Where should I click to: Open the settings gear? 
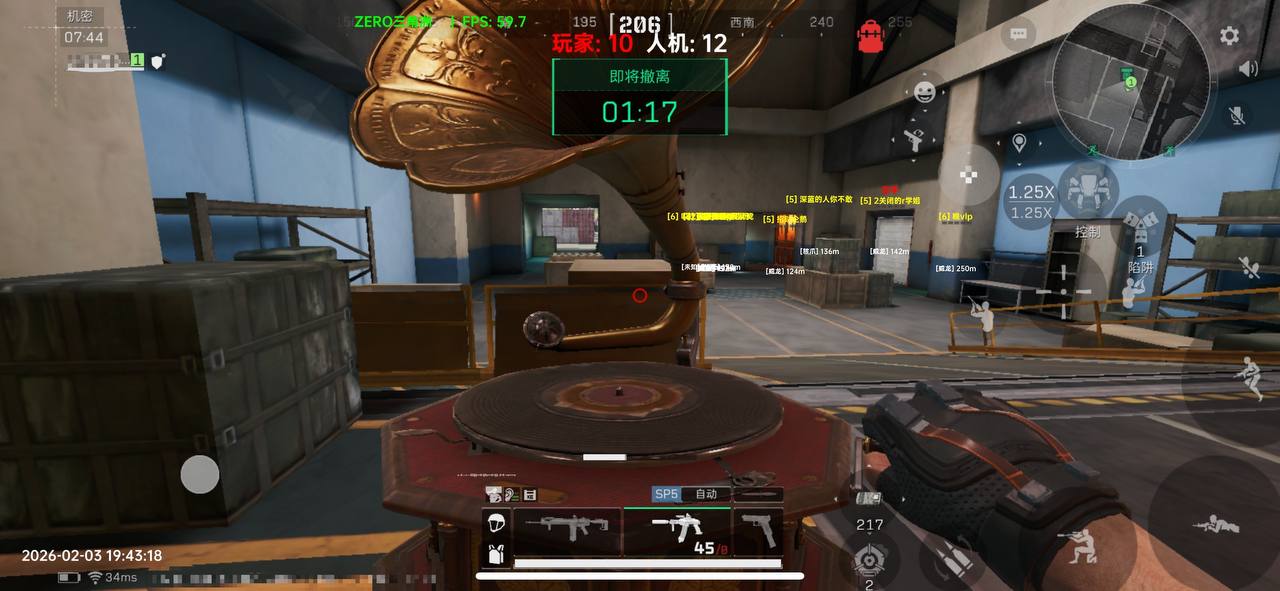[x=1229, y=36]
